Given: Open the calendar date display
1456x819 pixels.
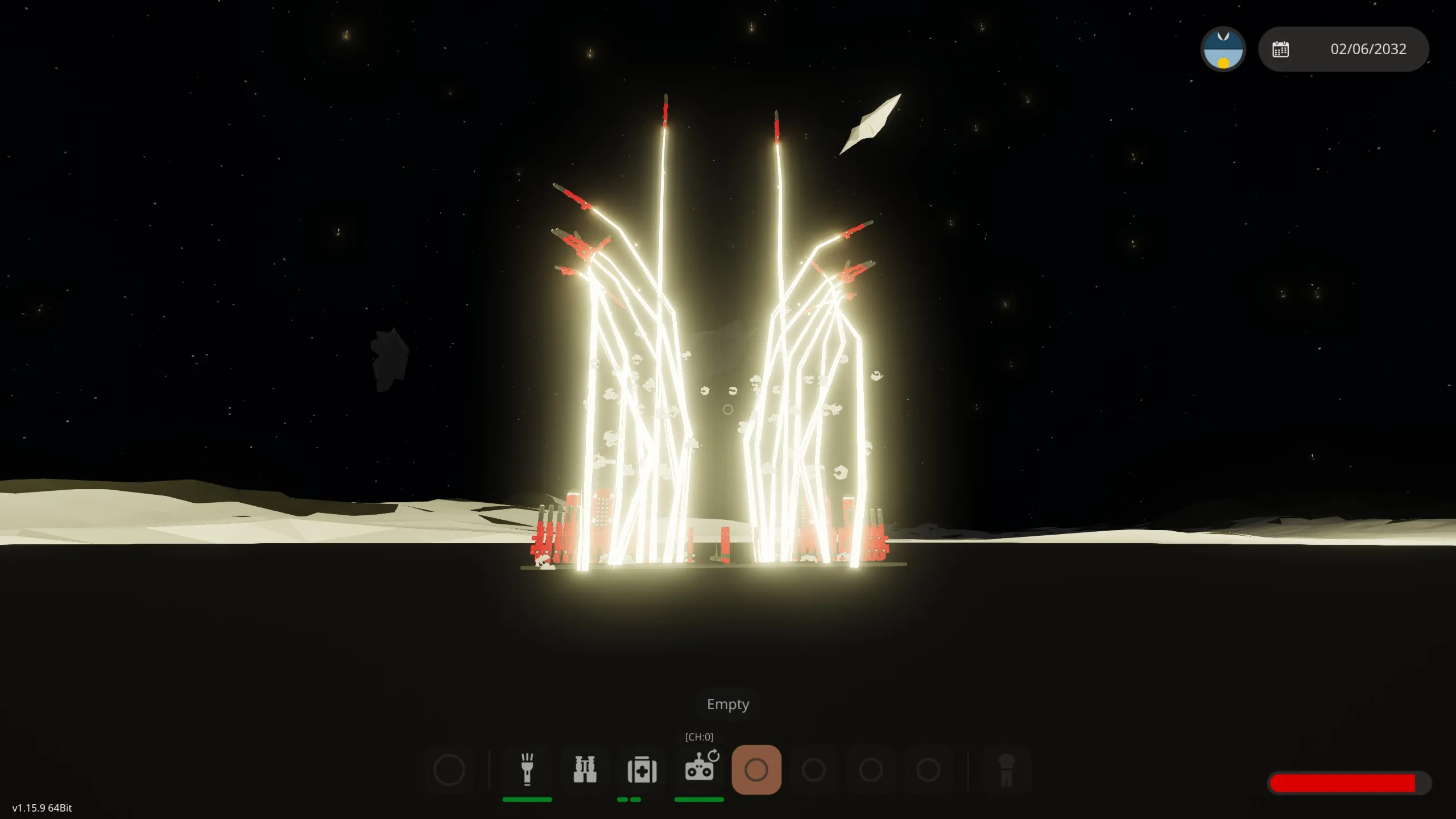Looking at the screenshot, I should (x=1343, y=49).
